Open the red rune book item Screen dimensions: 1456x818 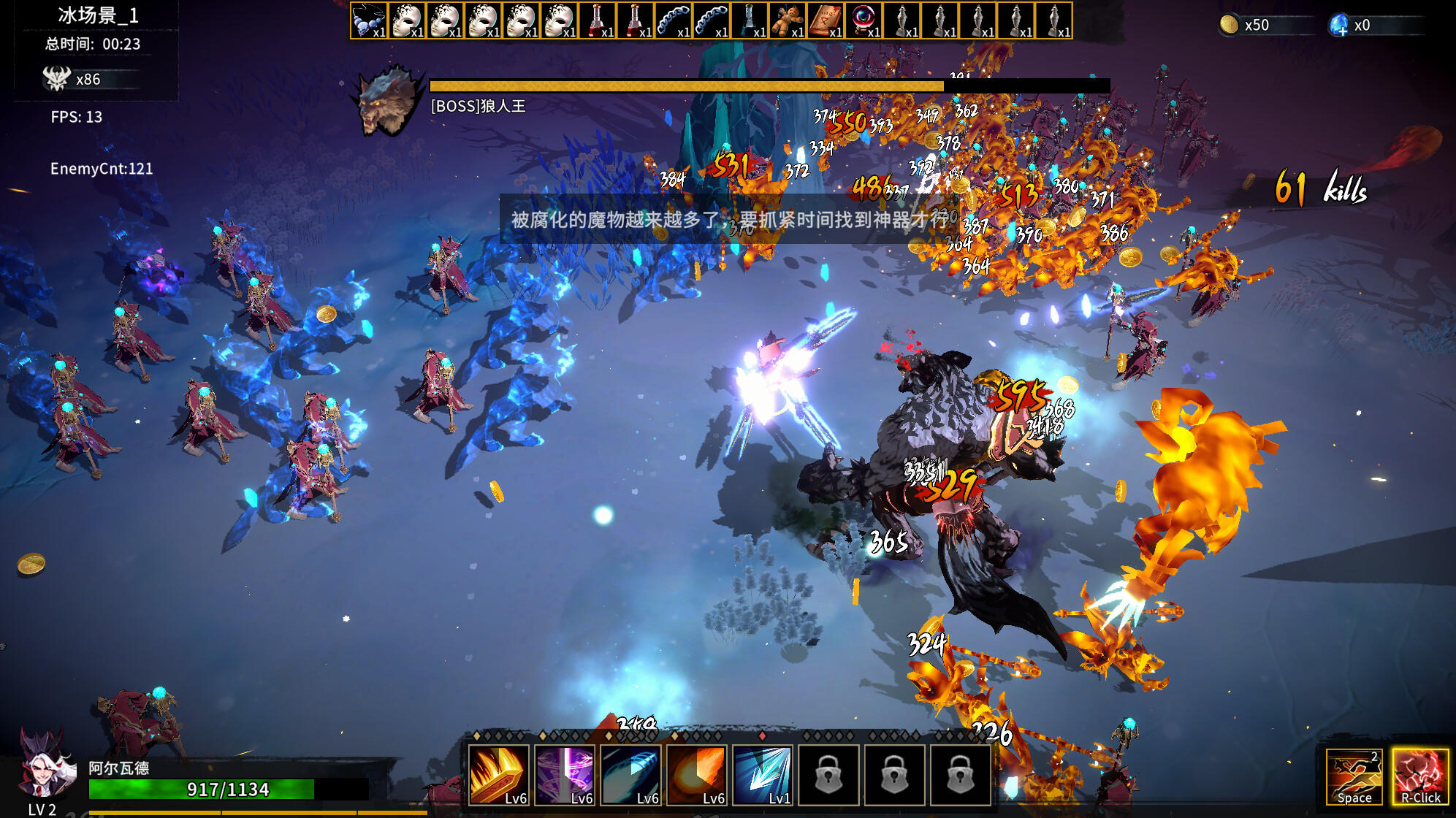point(826,20)
